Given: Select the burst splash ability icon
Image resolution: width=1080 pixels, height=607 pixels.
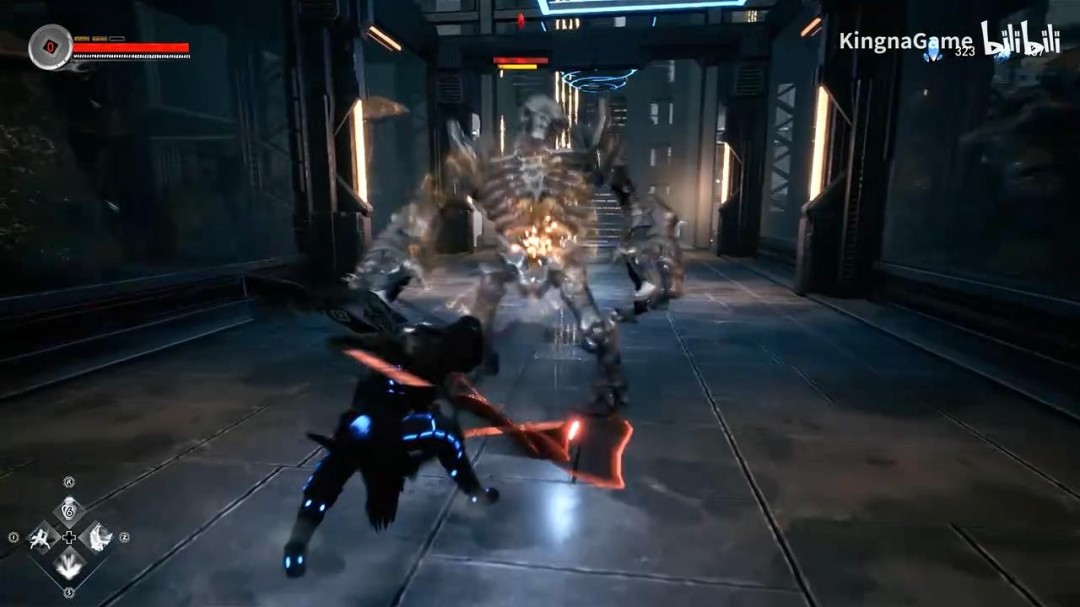Looking at the screenshot, I should click(x=68, y=567).
